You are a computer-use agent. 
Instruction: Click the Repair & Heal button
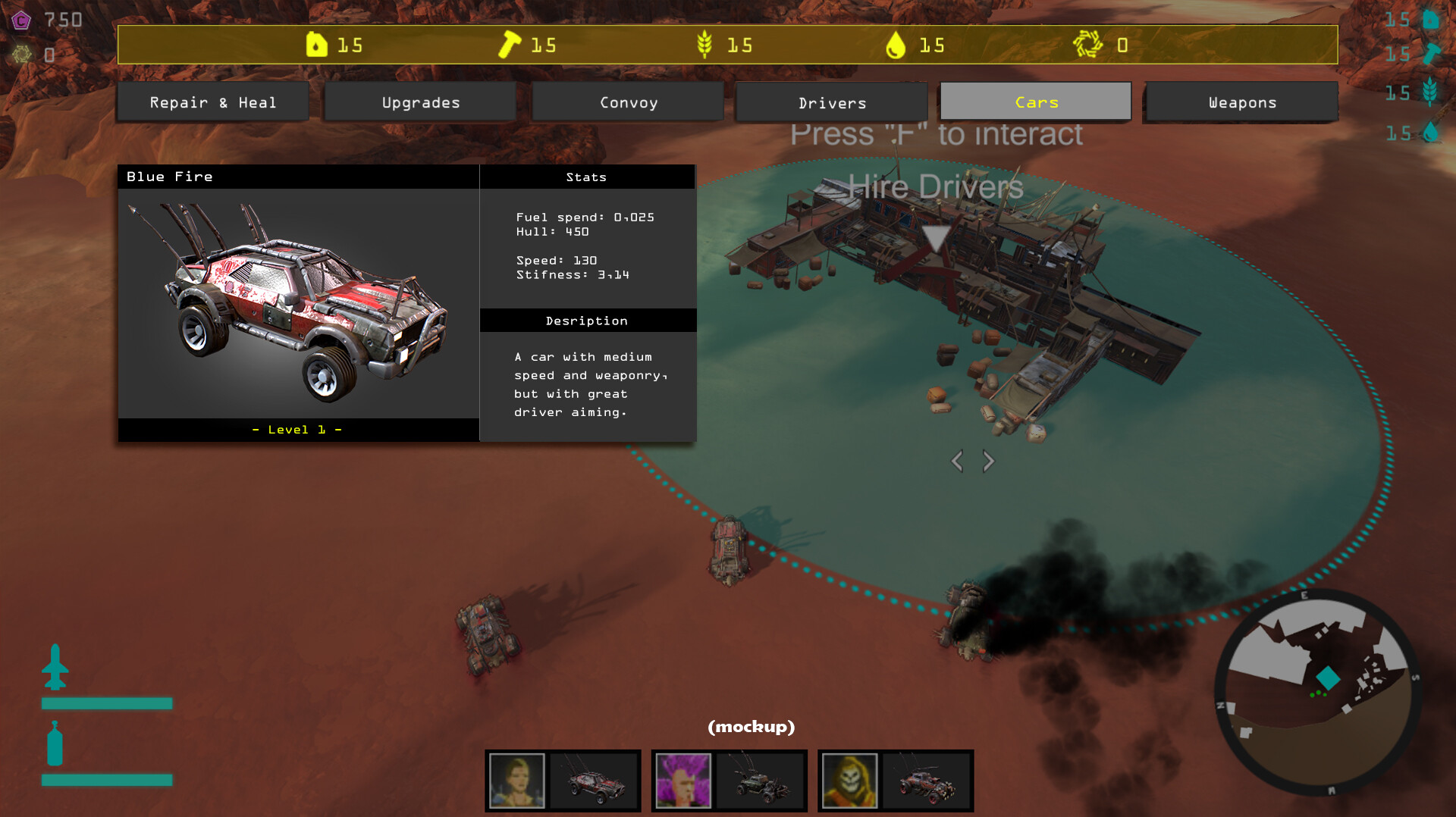[213, 102]
